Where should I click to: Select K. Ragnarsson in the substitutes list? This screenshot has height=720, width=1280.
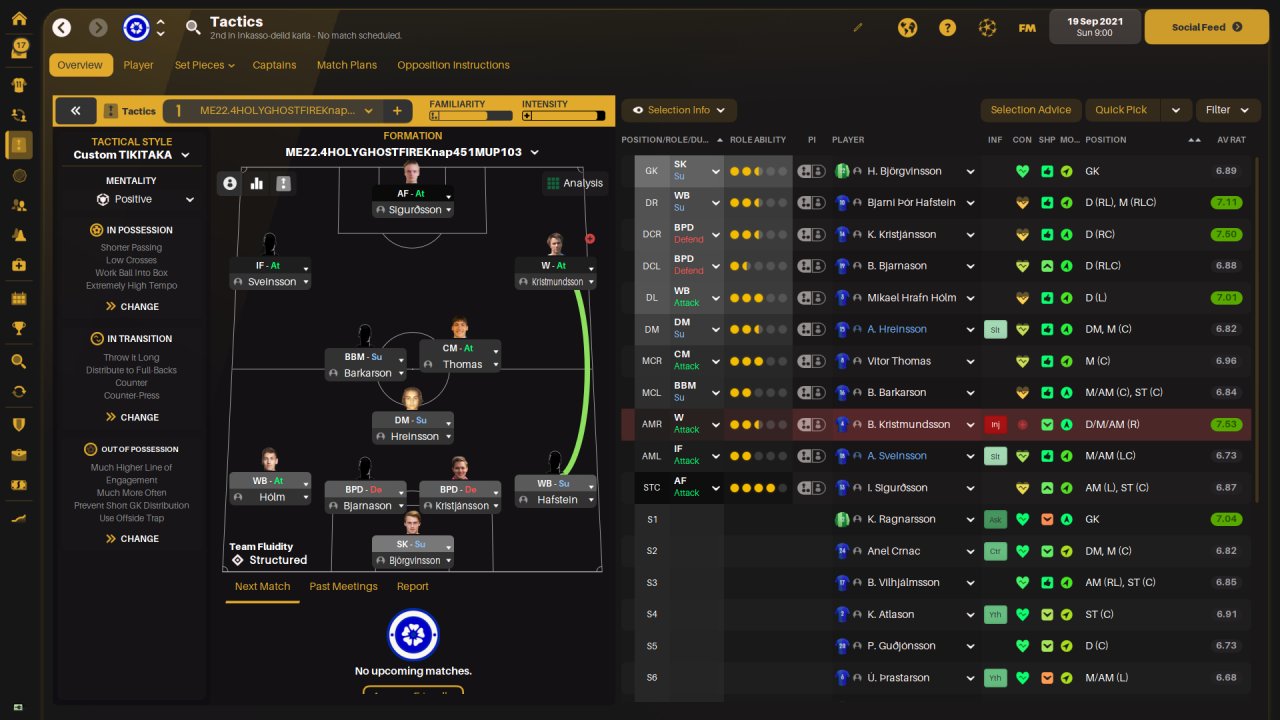point(901,519)
